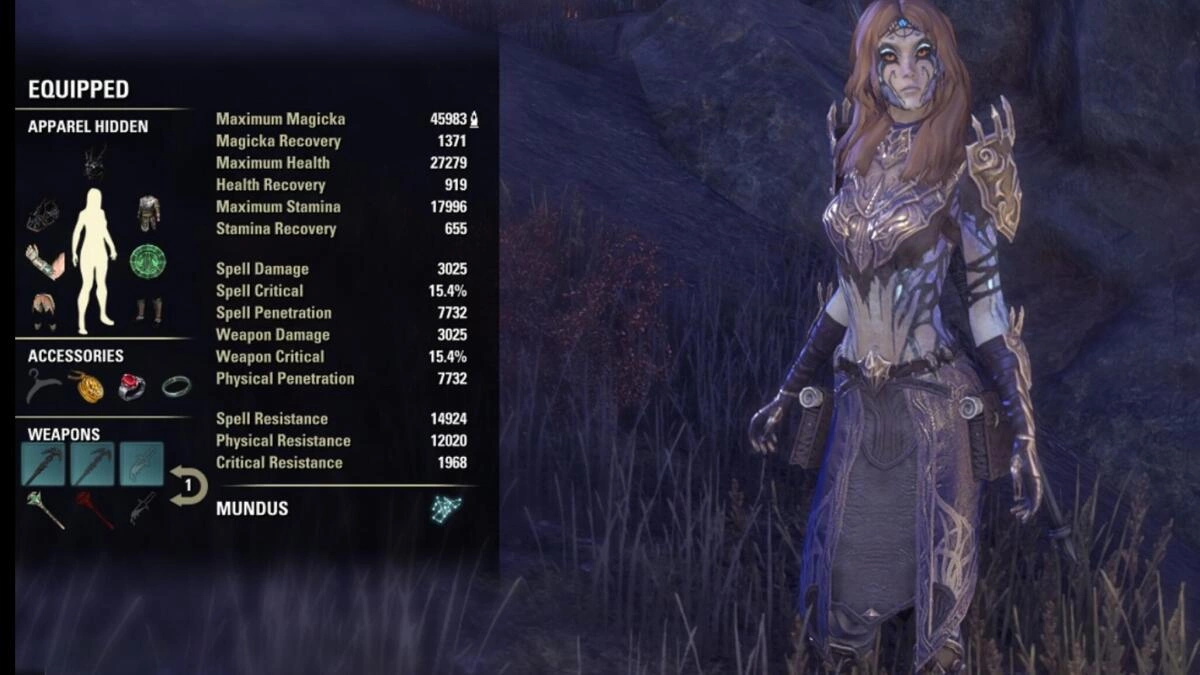Choose the boots equipment slot

(149, 308)
